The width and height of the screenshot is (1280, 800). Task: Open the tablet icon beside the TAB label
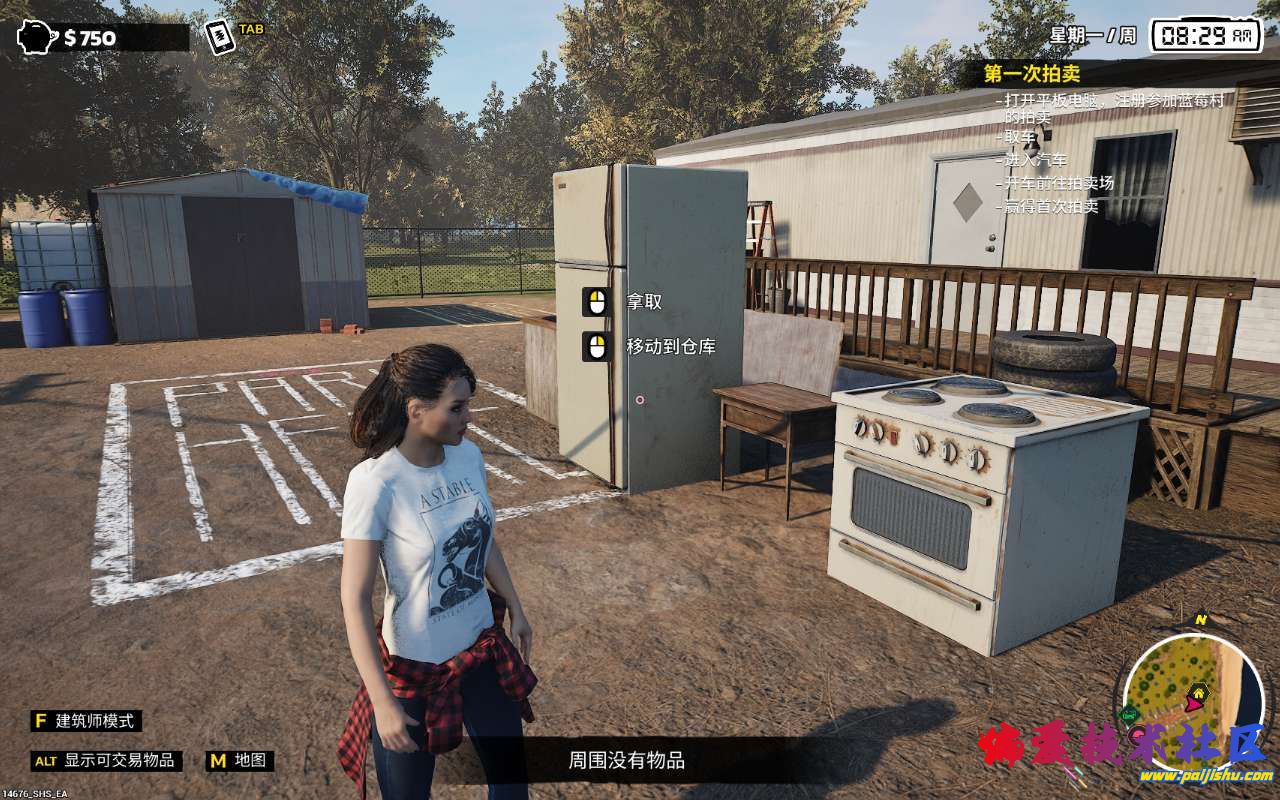(220, 37)
